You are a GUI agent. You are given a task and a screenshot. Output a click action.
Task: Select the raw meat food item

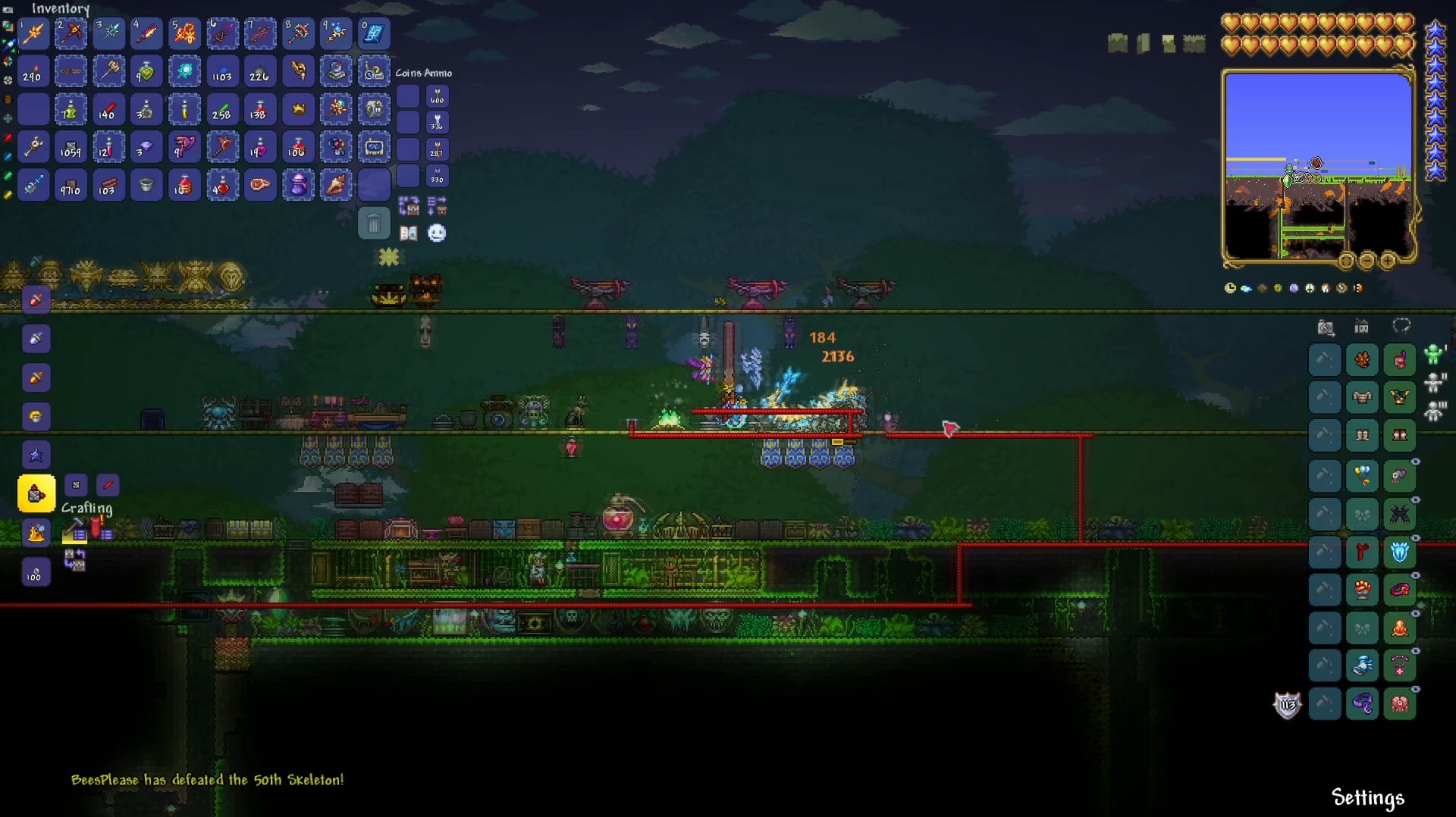(x=260, y=185)
